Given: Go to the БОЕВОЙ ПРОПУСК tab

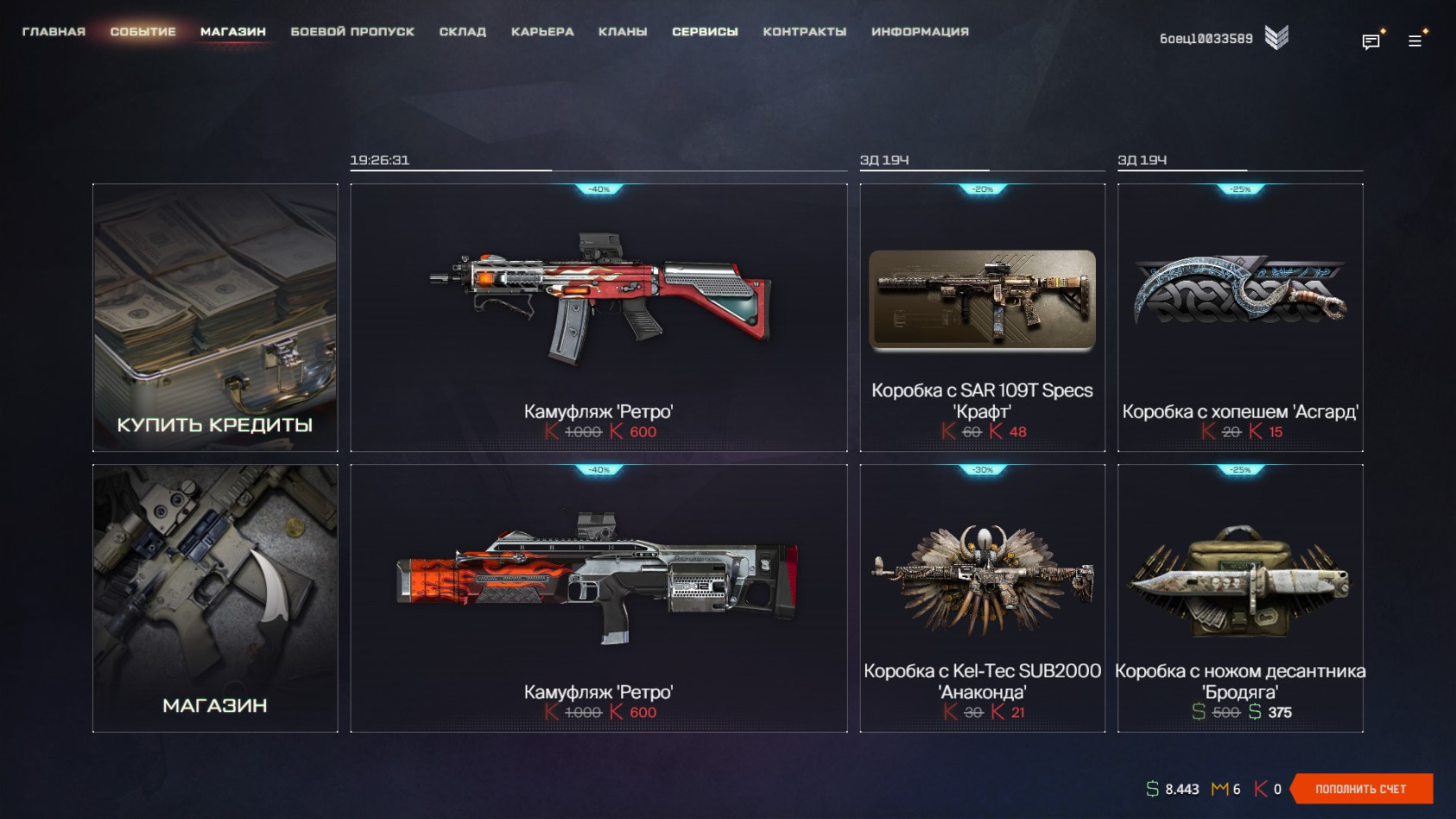Looking at the screenshot, I should 352,32.
